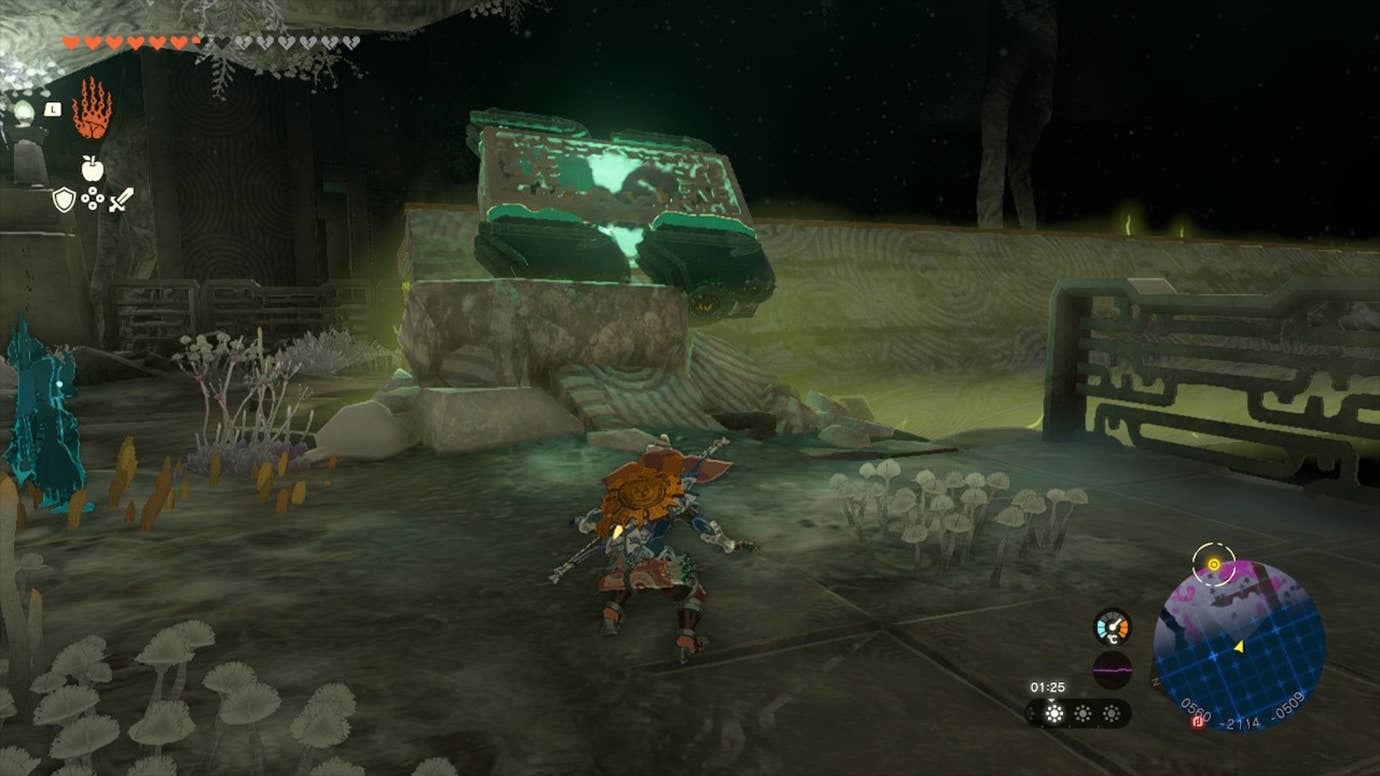
Task: Select the sword icon
Action: [x=121, y=199]
